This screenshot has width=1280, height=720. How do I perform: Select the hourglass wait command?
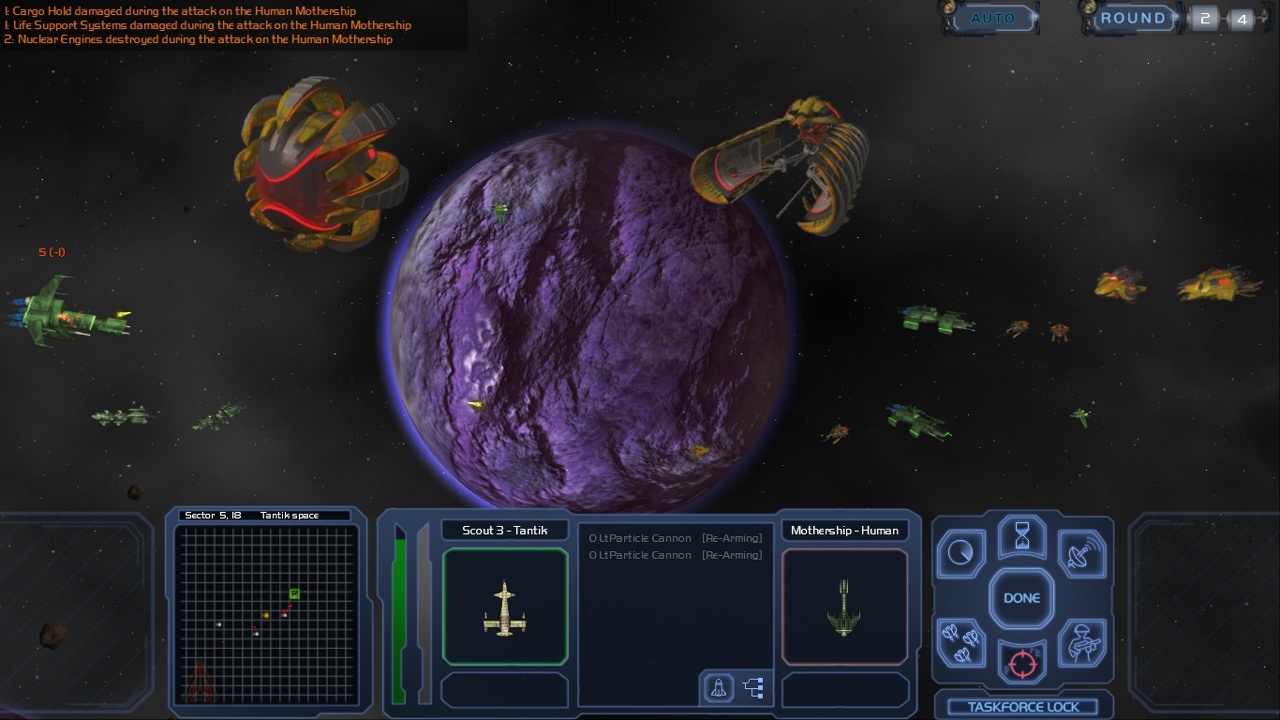click(1021, 537)
